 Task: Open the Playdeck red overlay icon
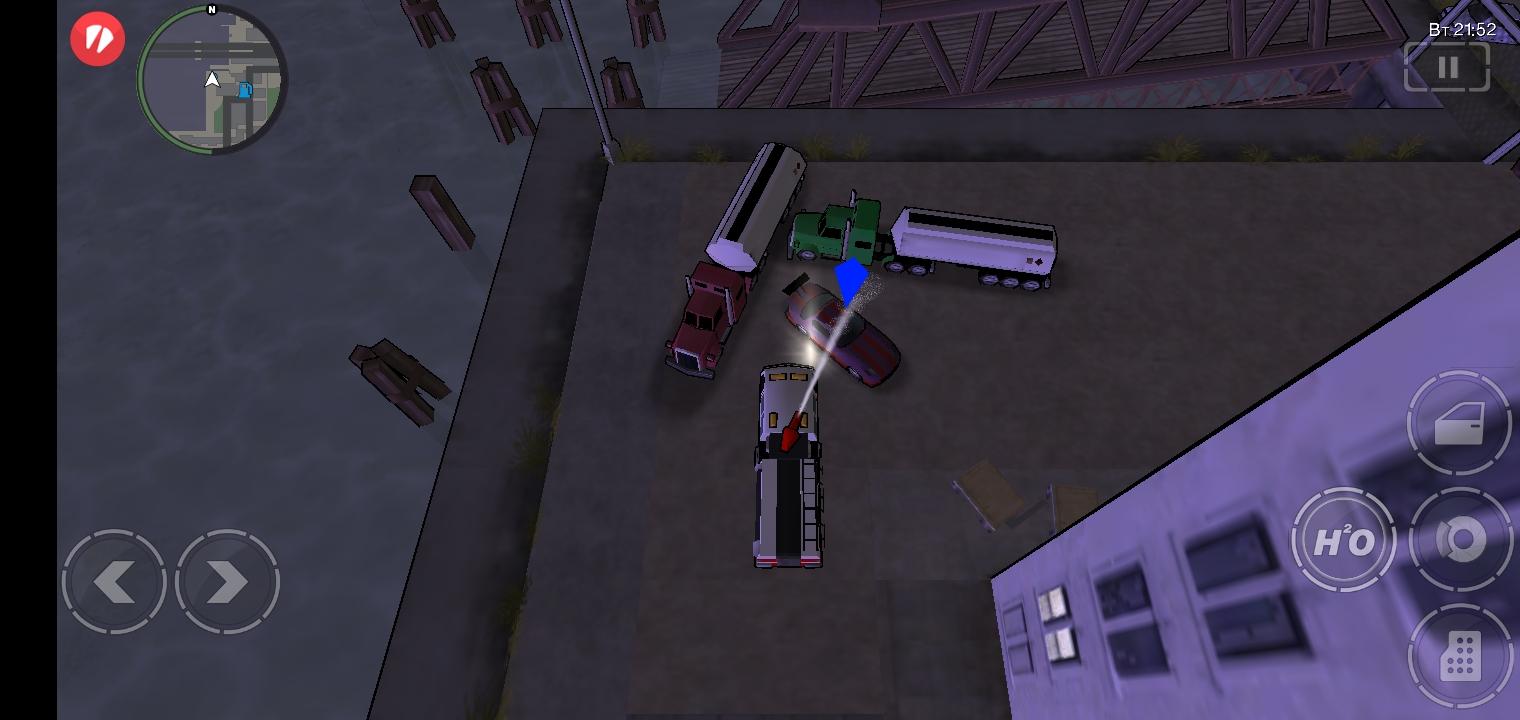tap(97, 38)
